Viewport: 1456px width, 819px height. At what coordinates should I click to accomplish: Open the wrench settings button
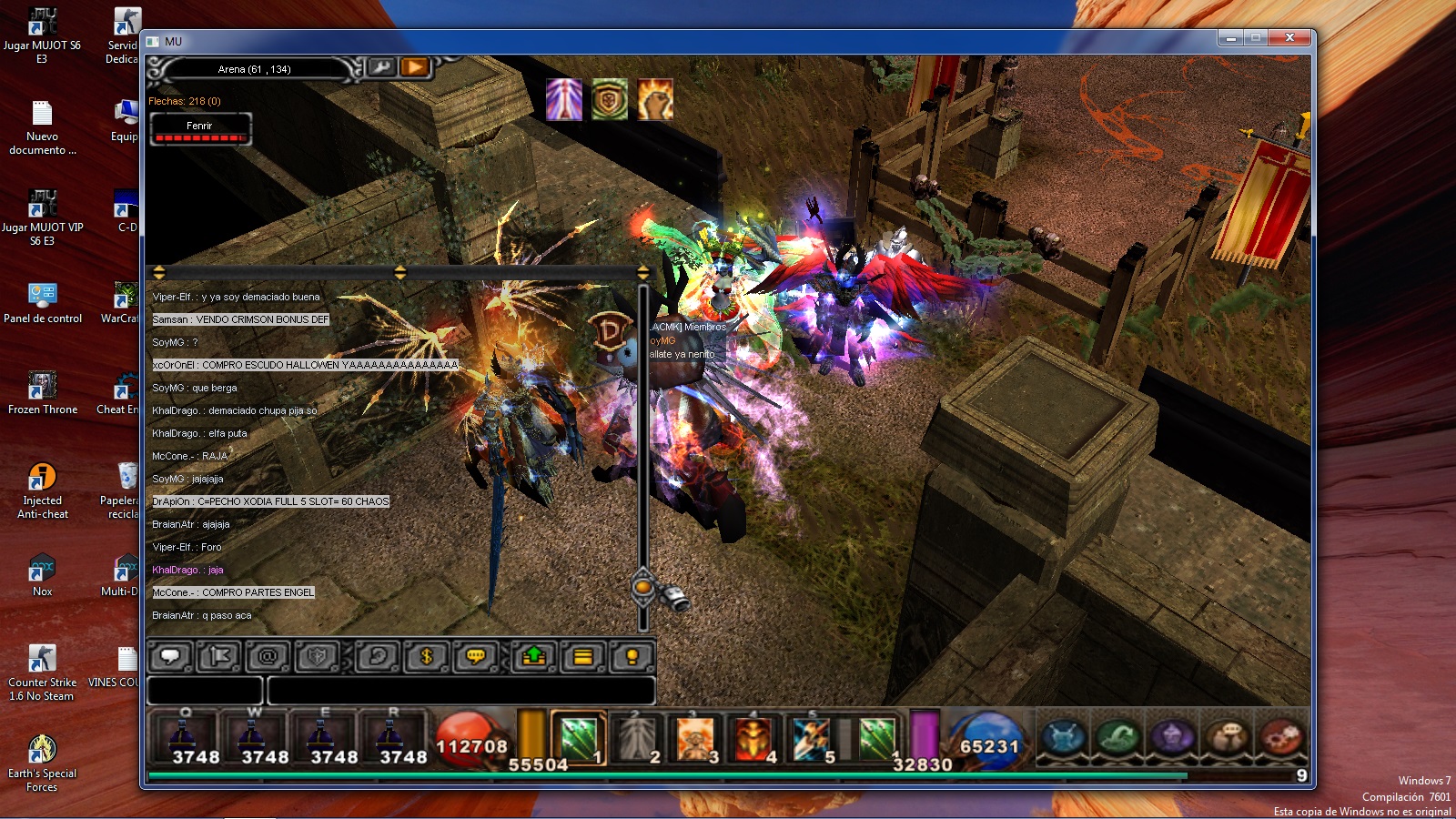(x=381, y=66)
